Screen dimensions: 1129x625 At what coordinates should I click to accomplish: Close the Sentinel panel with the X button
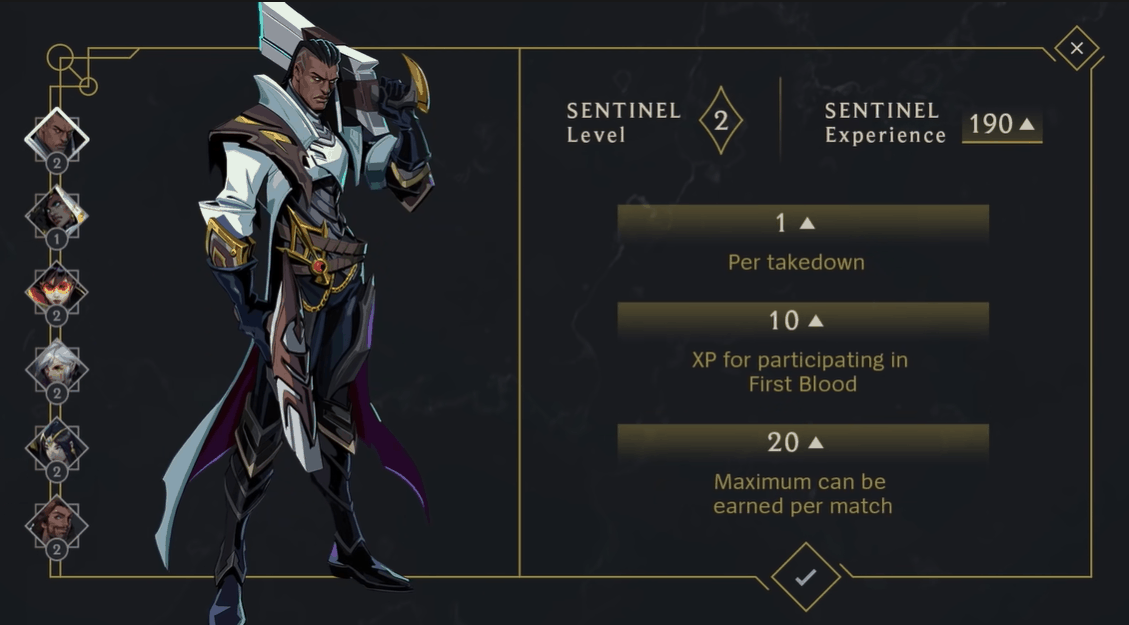[1076, 48]
